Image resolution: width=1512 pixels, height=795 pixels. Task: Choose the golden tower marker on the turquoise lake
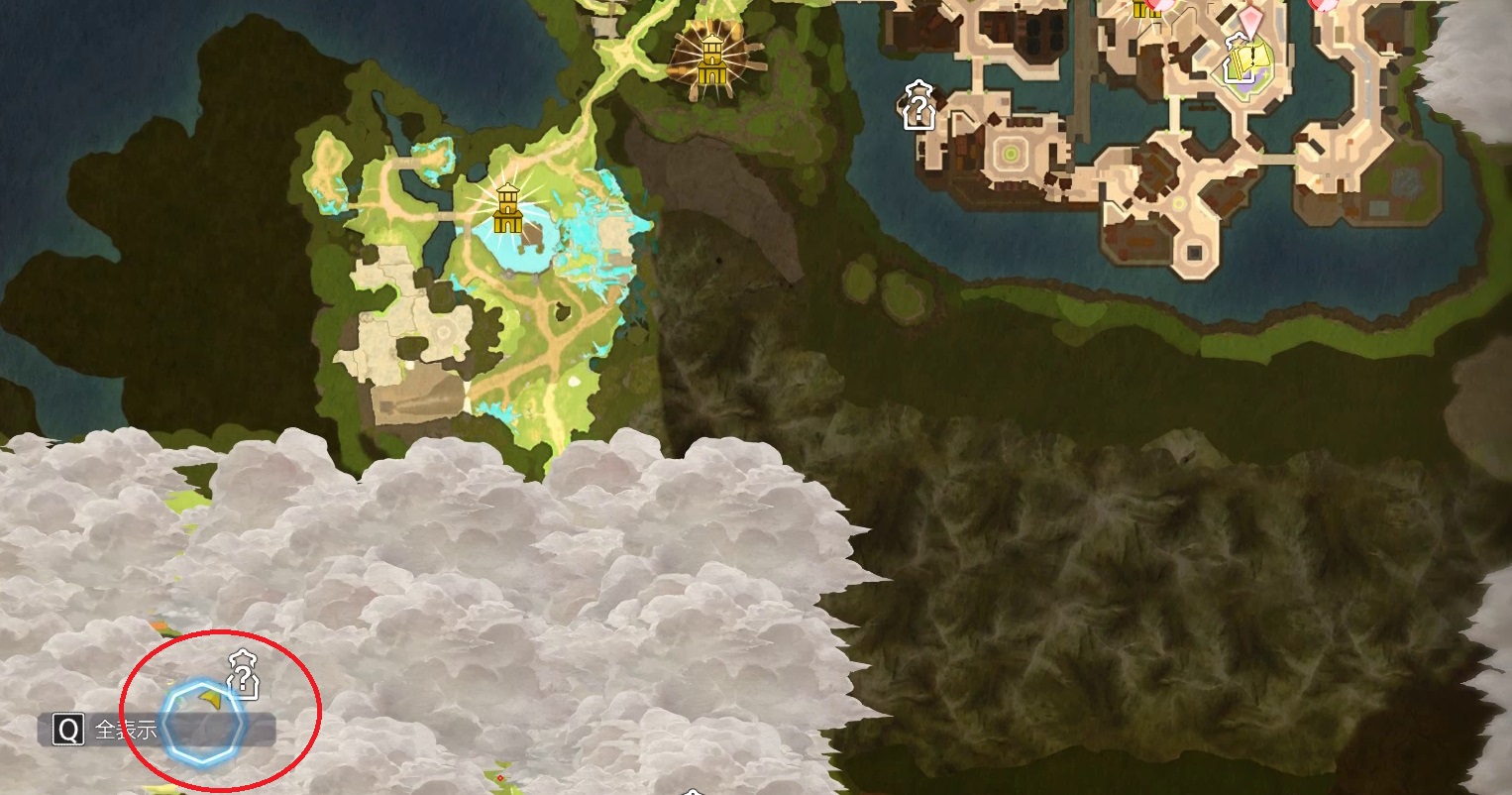(507, 208)
